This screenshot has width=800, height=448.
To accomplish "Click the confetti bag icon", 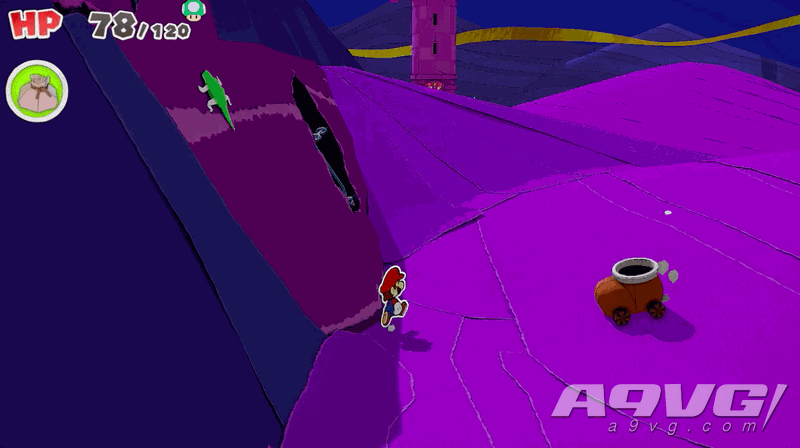I will click(x=37, y=90).
